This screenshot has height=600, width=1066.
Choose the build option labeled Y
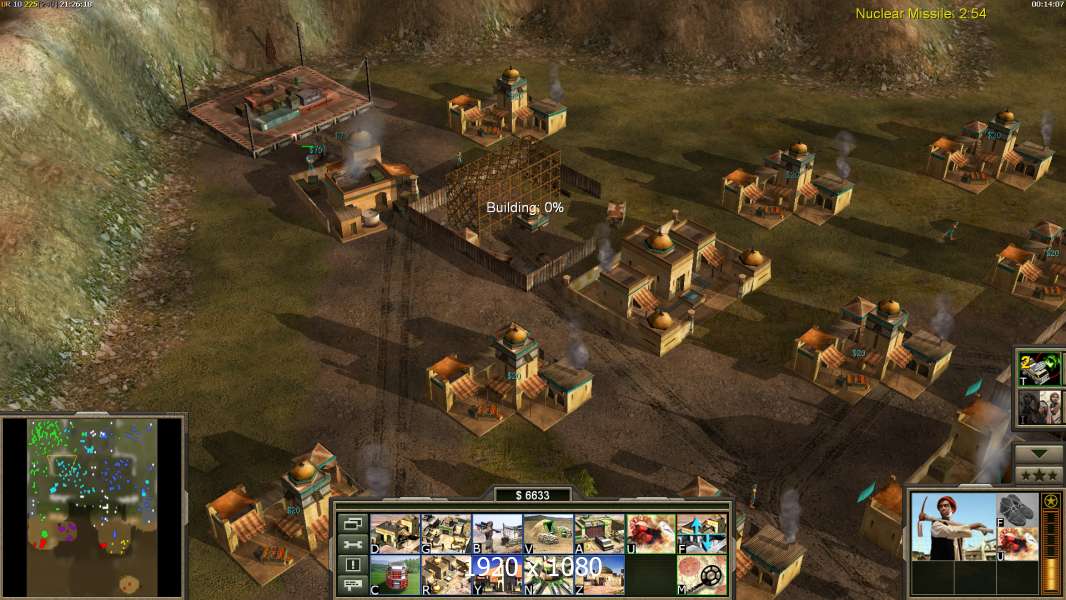point(496,574)
